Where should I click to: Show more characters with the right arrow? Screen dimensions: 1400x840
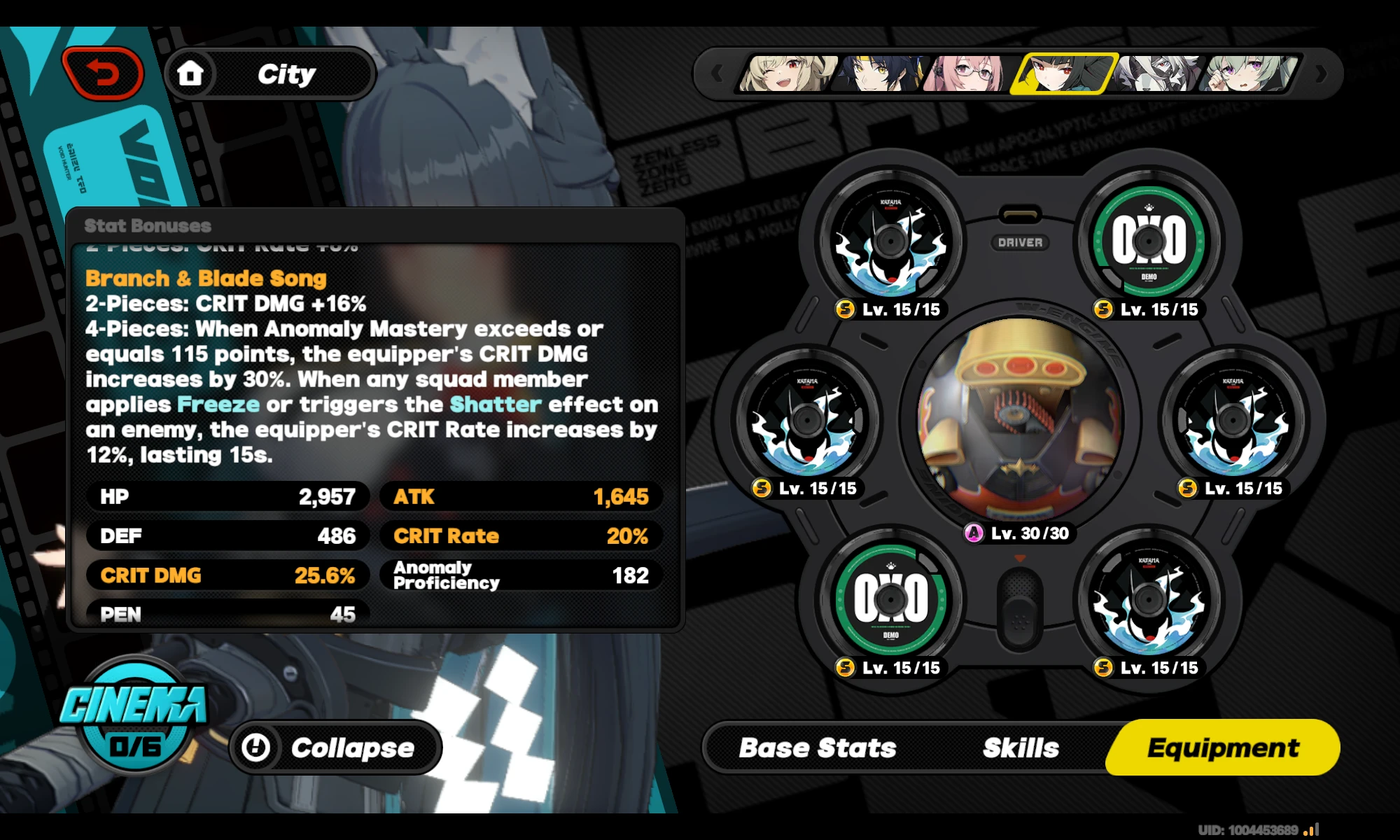1321,73
